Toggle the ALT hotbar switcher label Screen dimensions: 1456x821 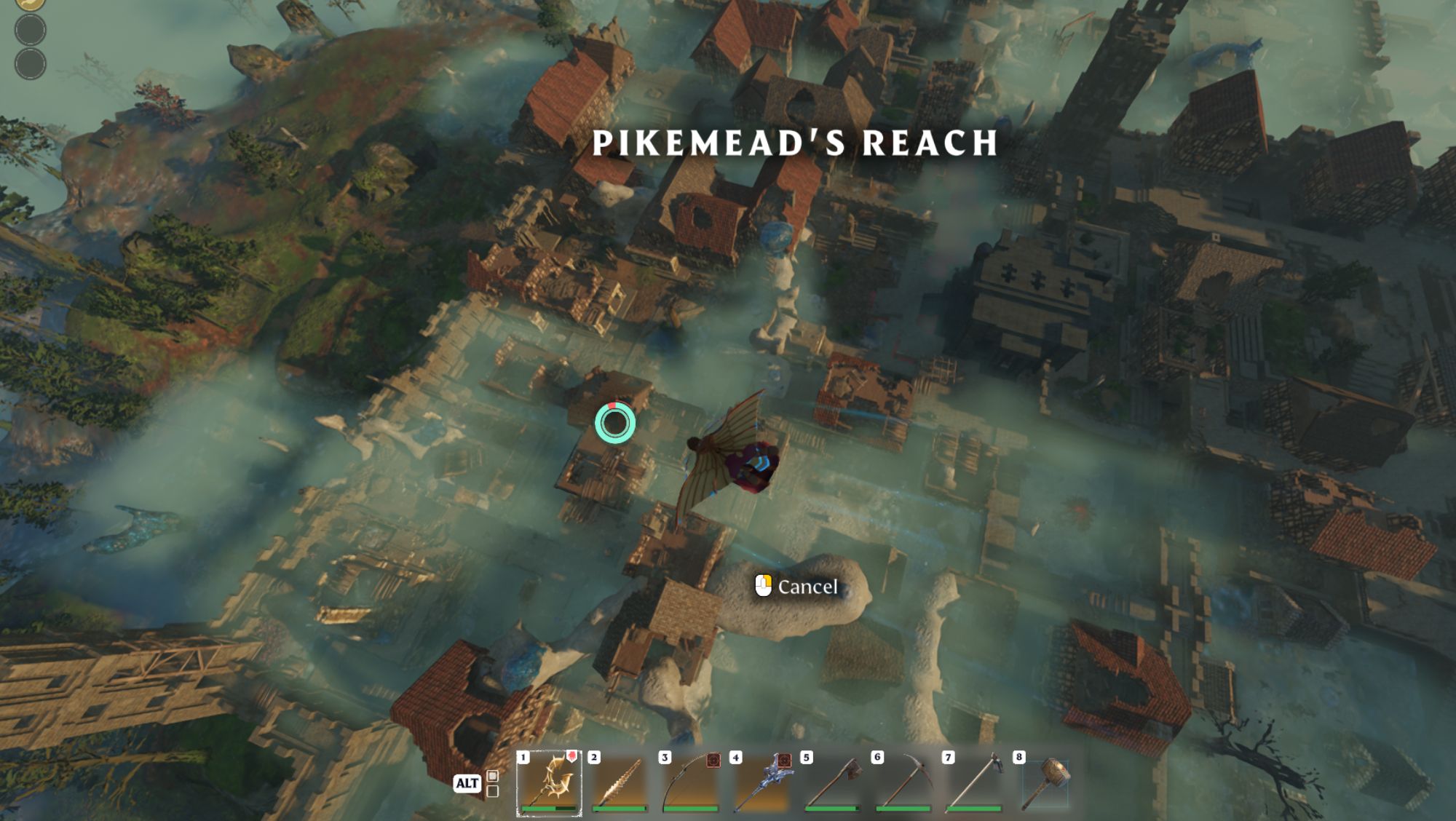(x=467, y=783)
